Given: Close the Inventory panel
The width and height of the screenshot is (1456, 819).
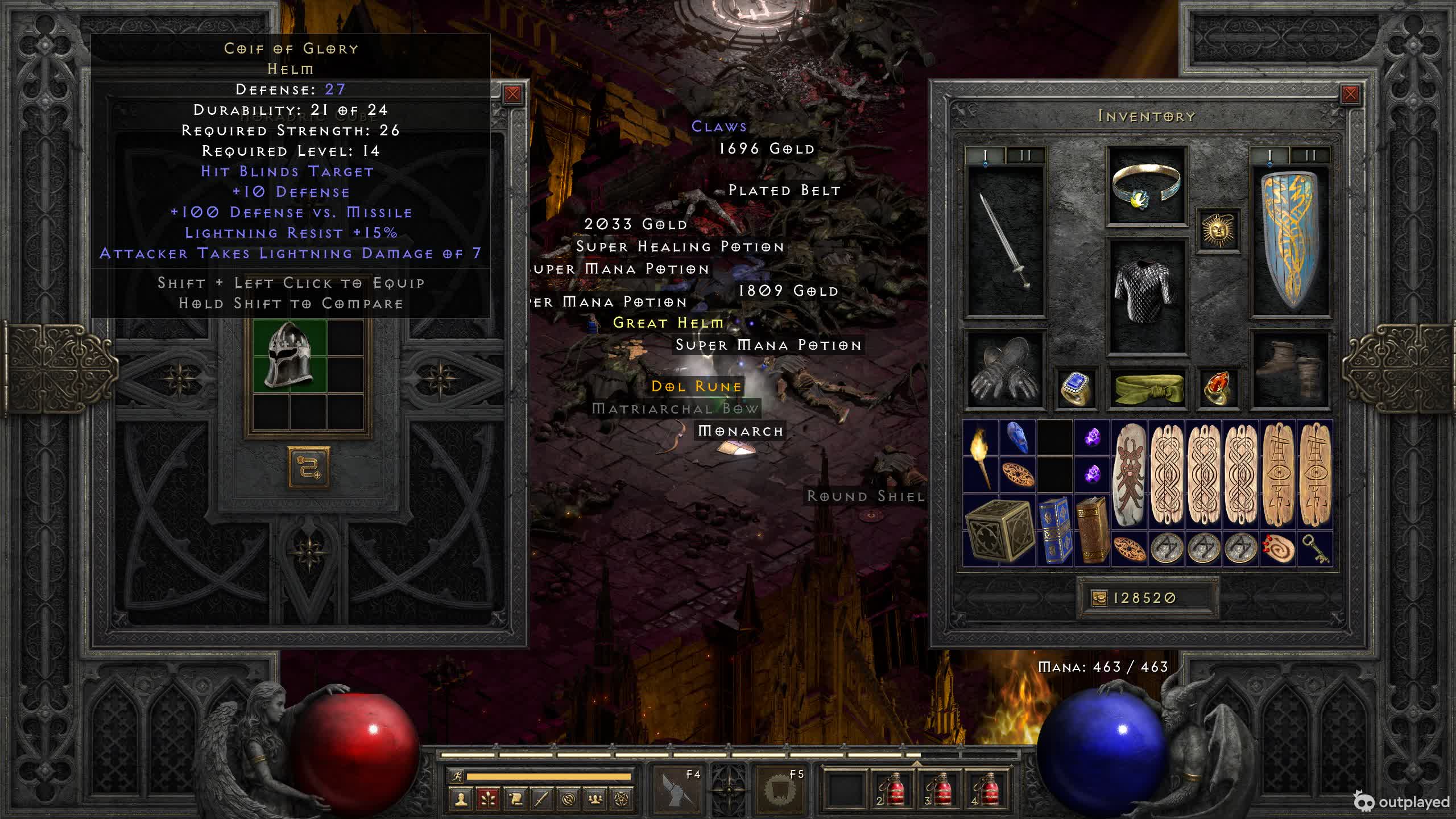Looking at the screenshot, I should click(x=1350, y=94).
